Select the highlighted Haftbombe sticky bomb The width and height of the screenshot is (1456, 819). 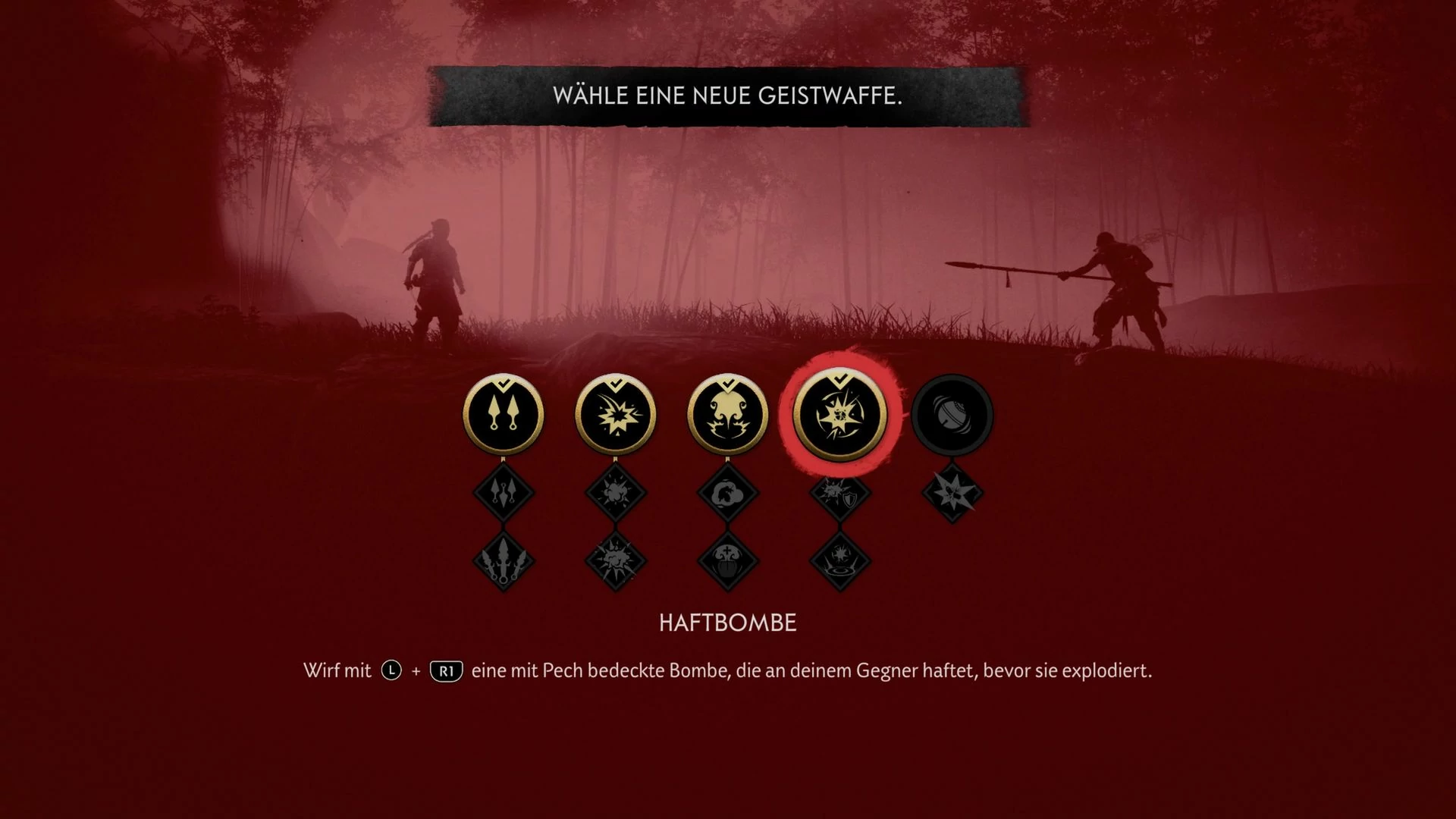(839, 415)
